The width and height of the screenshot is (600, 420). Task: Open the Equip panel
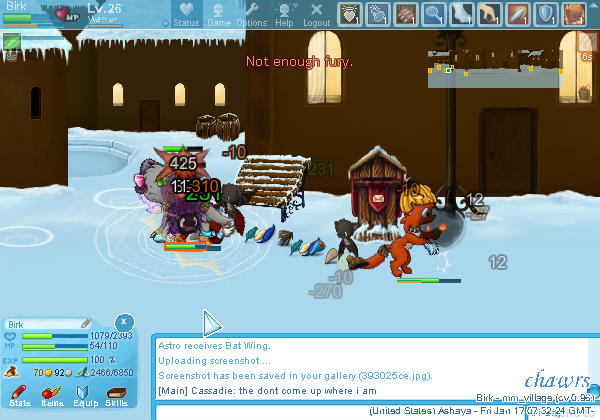tap(85, 397)
